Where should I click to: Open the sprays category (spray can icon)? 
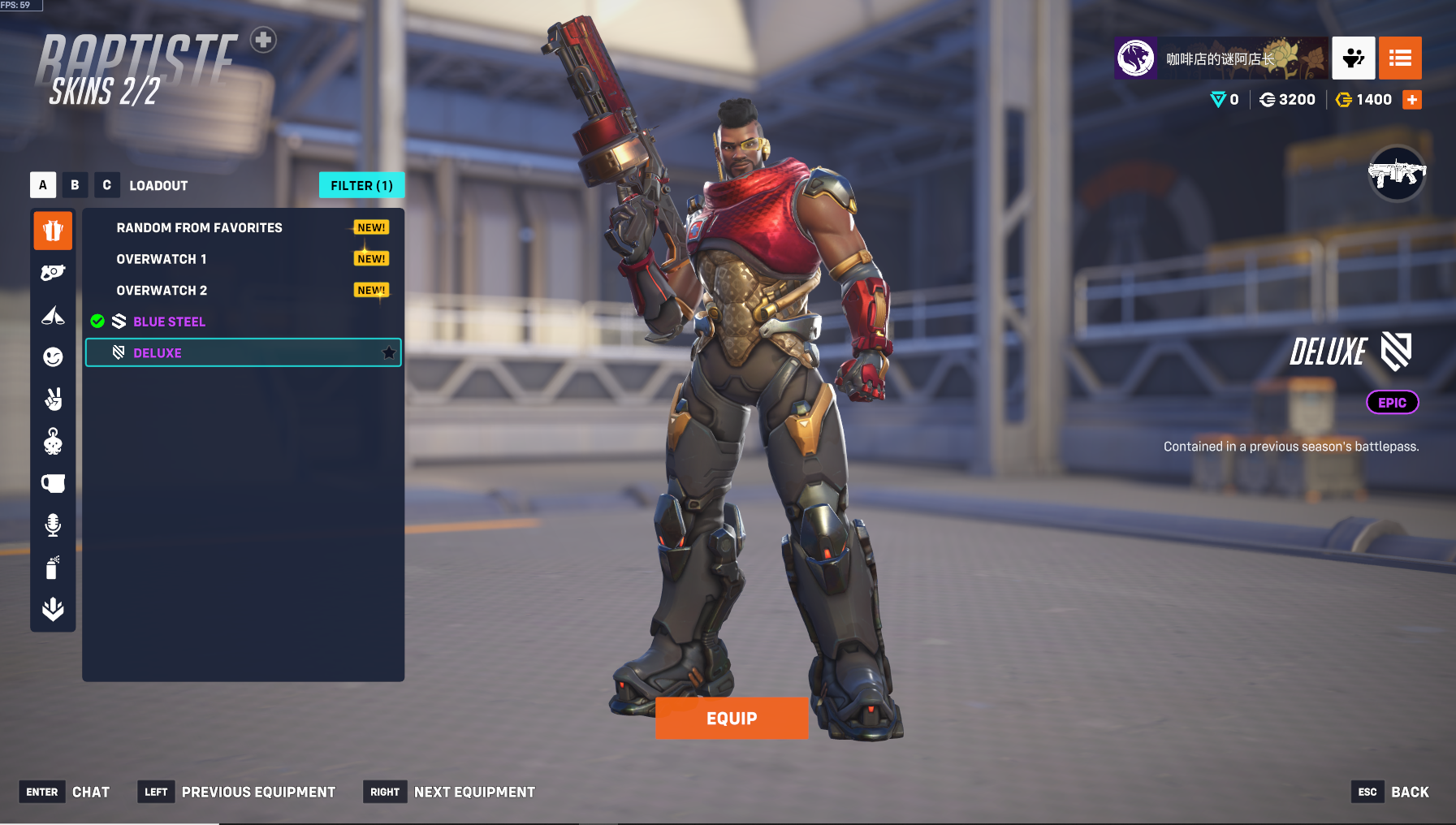coord(53,568)
